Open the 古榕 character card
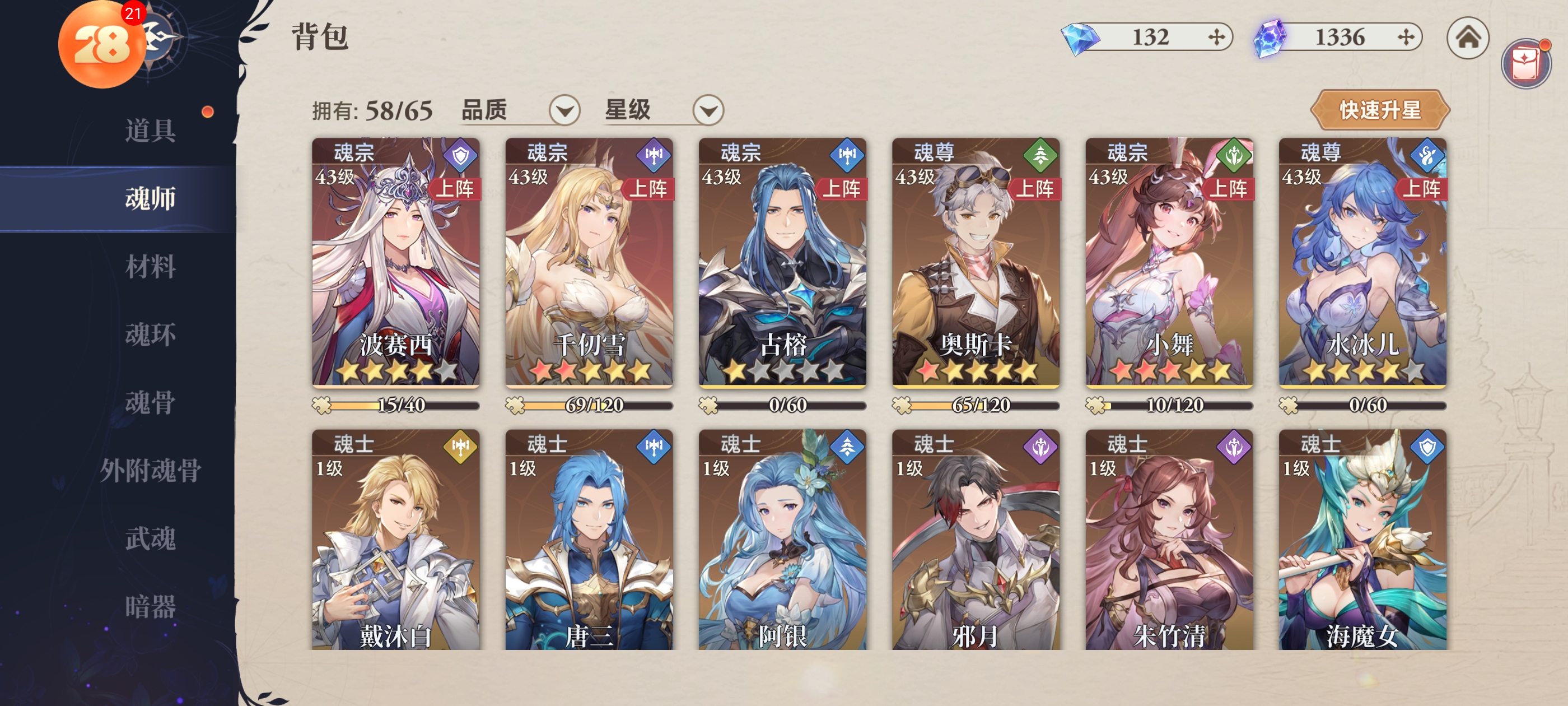This screenshot has height=706, width=1568. tap(782, 262)
